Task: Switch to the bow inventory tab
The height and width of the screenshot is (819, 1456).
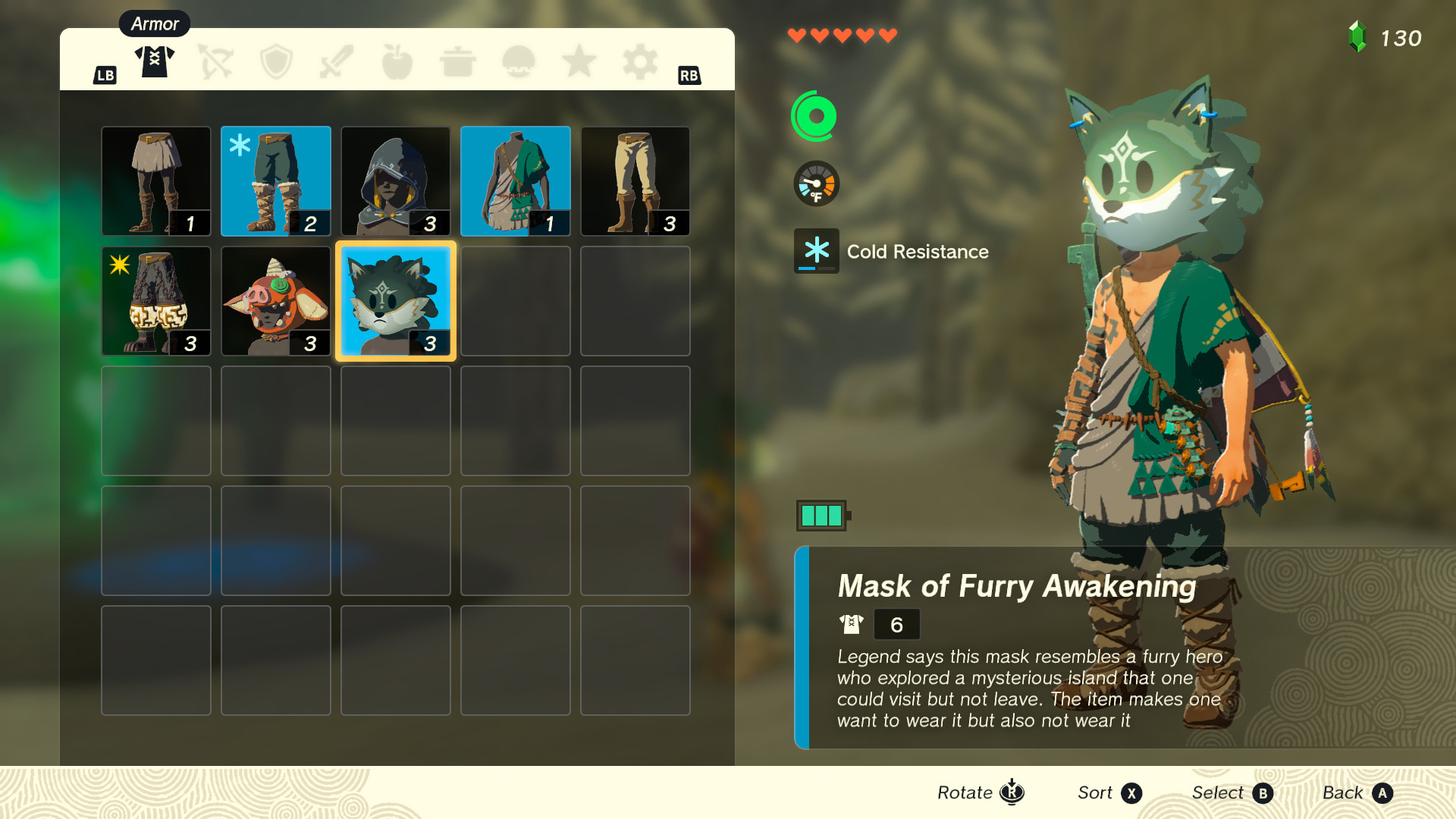Action: point(215,61)
